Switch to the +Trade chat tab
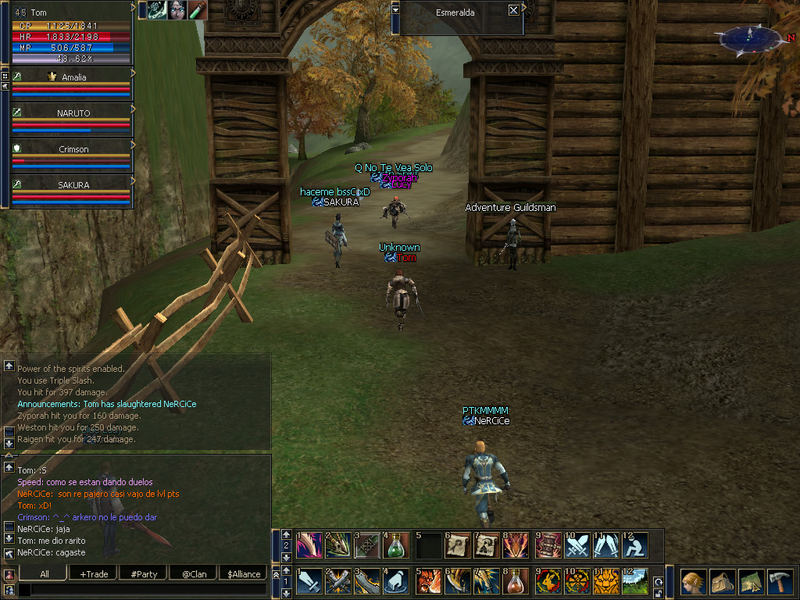800x600 pixels. (95, 574)
